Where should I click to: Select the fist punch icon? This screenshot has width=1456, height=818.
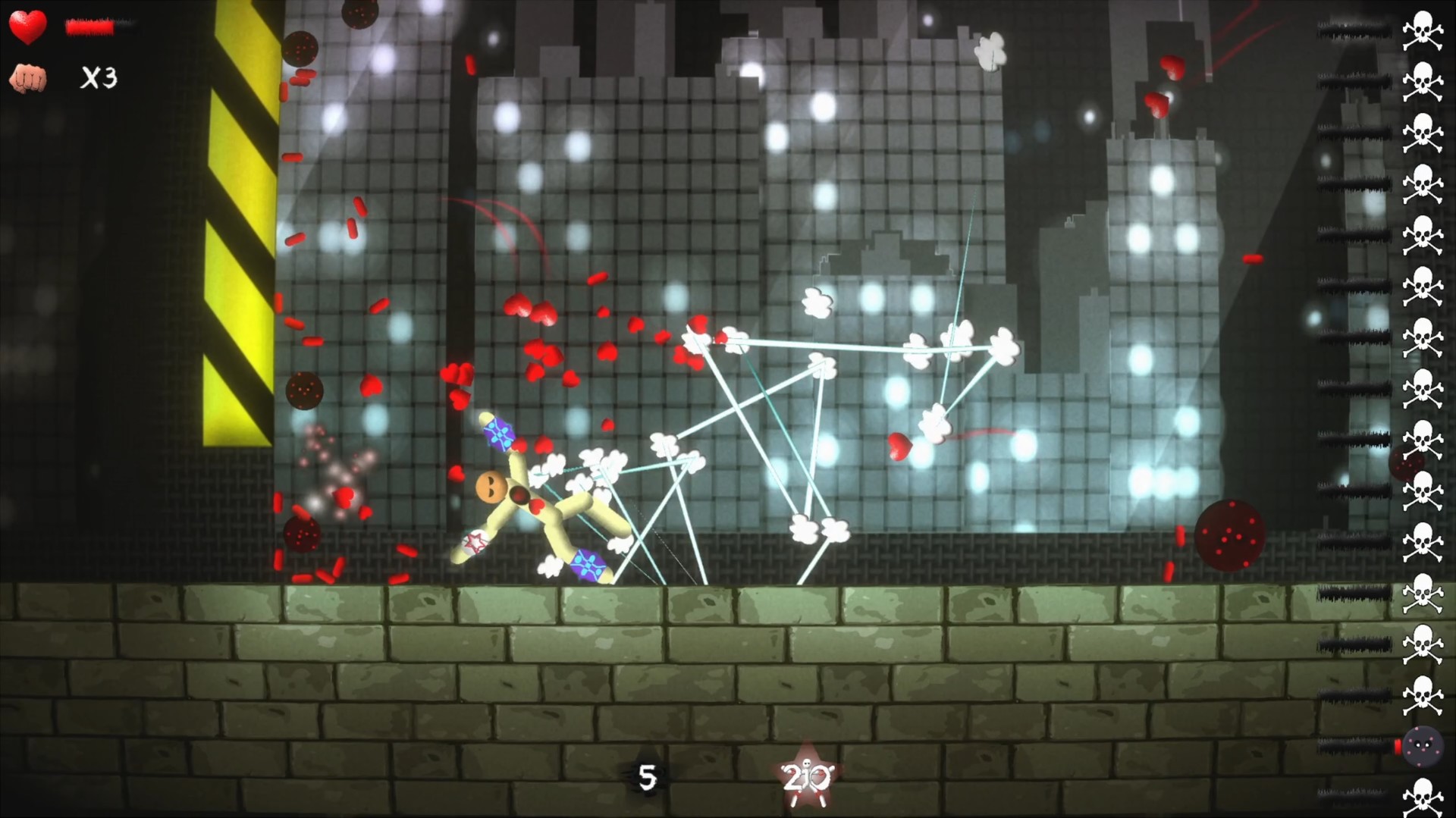pyautogui.click(x=28, y=76)
